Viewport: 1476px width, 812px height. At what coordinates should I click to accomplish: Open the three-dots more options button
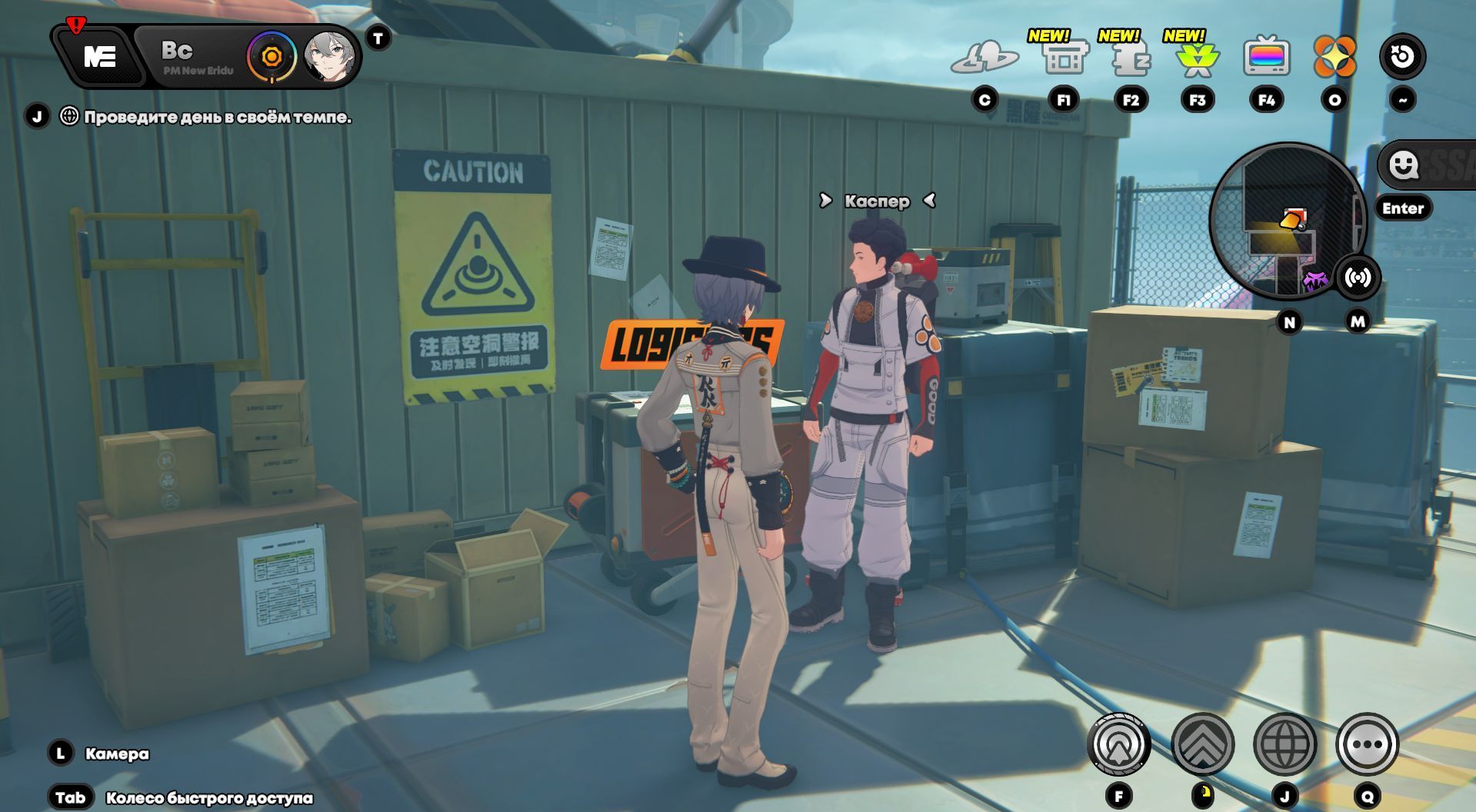click(x=1367, y=744)
